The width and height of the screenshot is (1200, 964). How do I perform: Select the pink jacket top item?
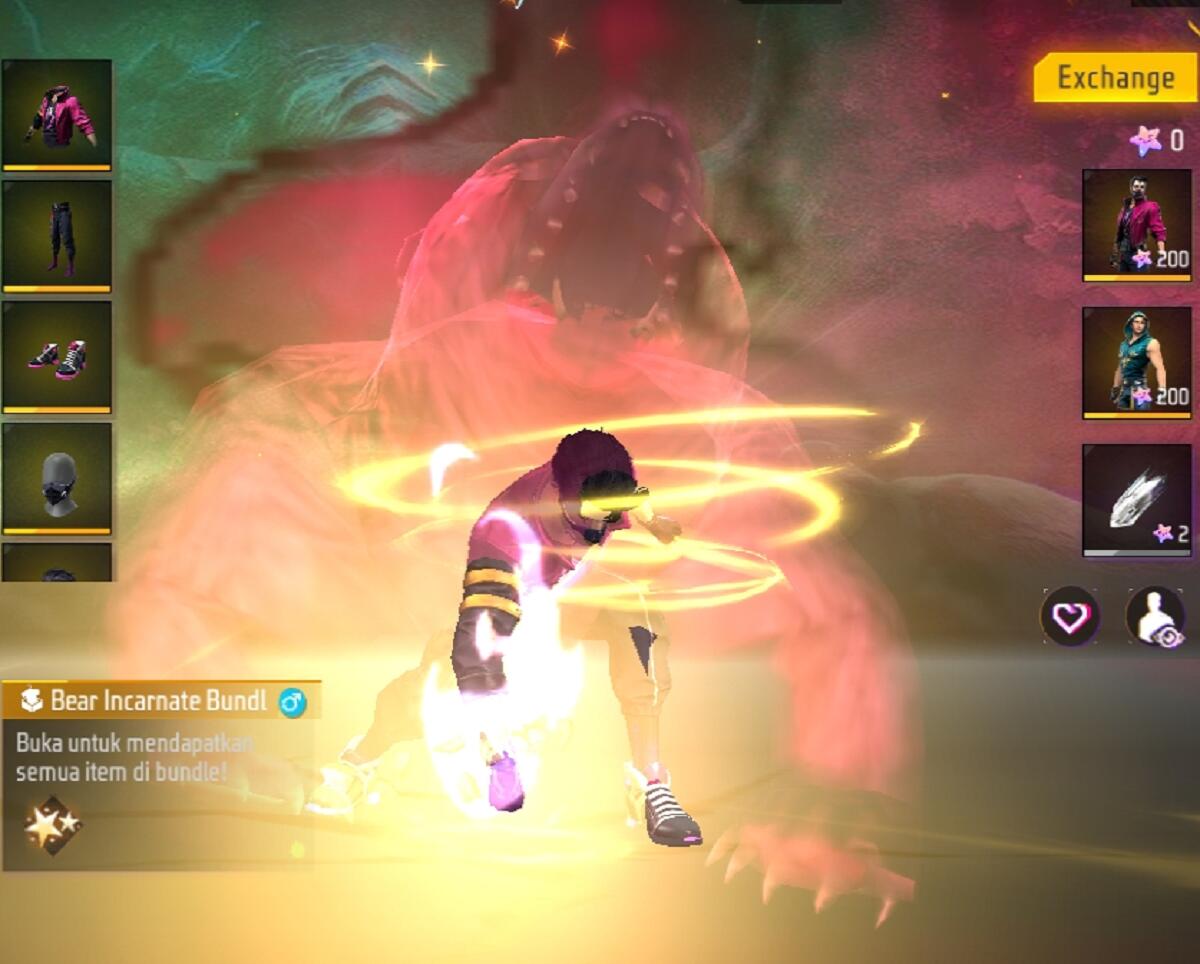coord(57,115)
